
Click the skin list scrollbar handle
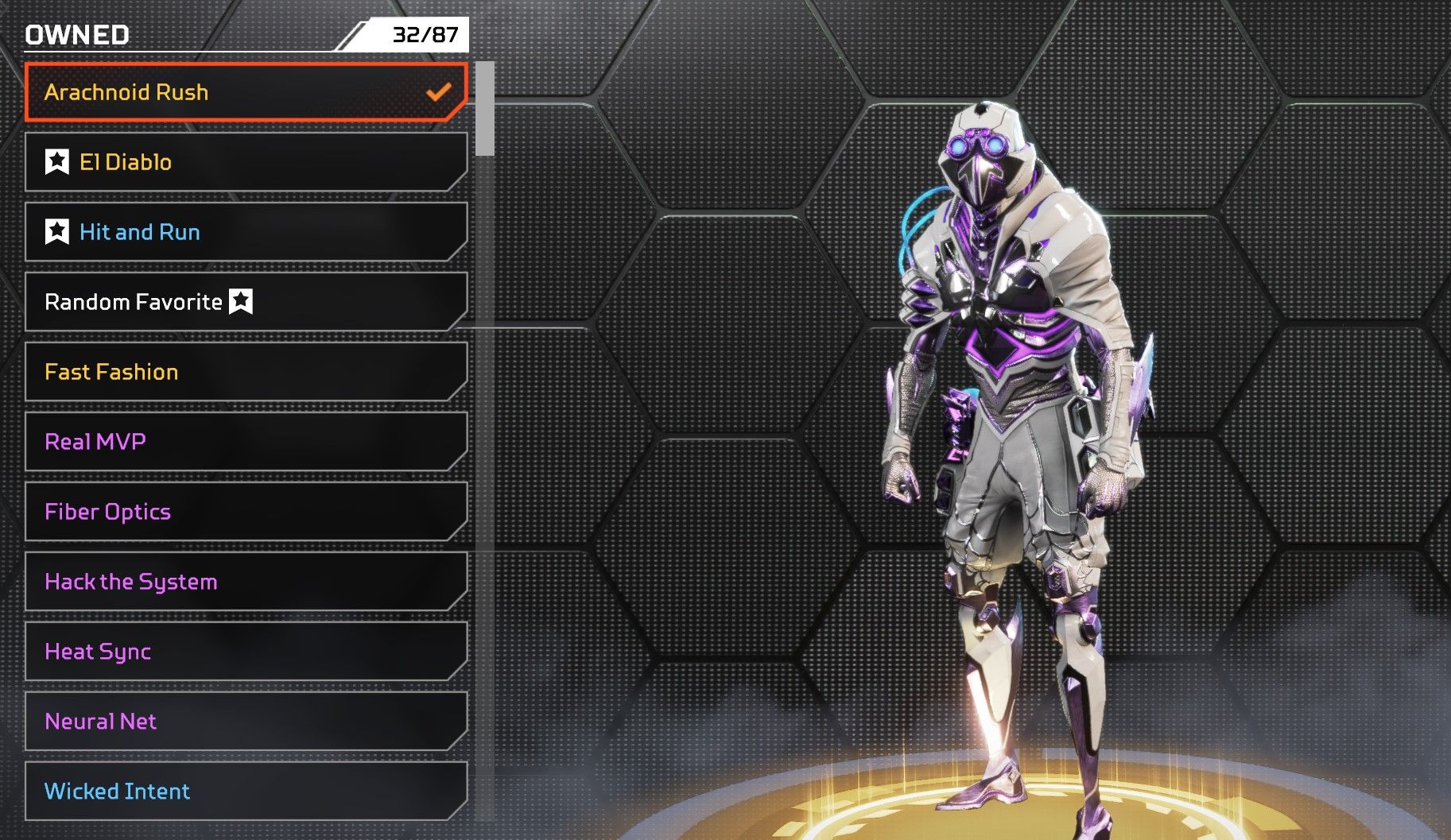pyautogui.click(x=485, y=109)
